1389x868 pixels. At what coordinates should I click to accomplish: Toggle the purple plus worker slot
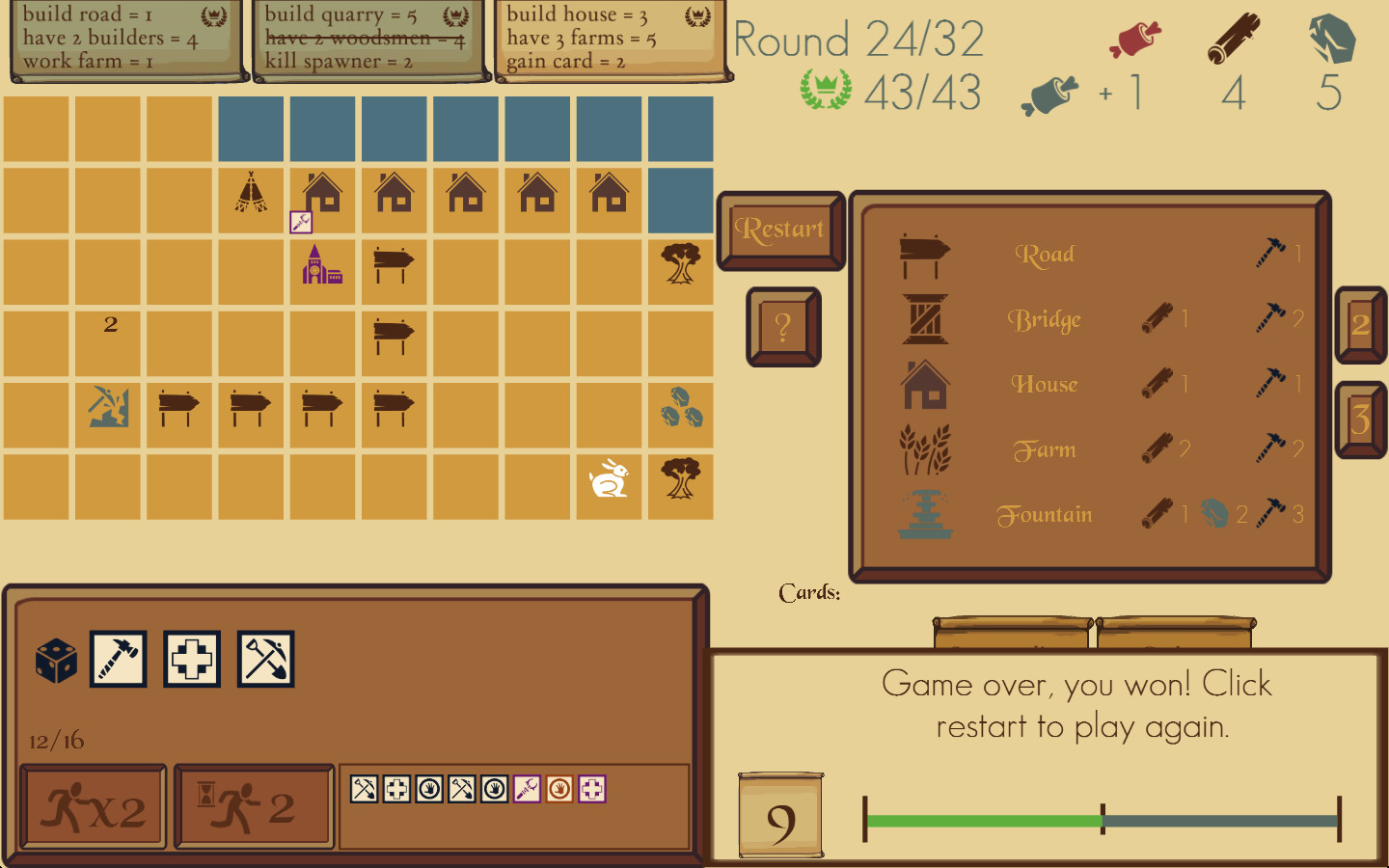tap(591, 789)
